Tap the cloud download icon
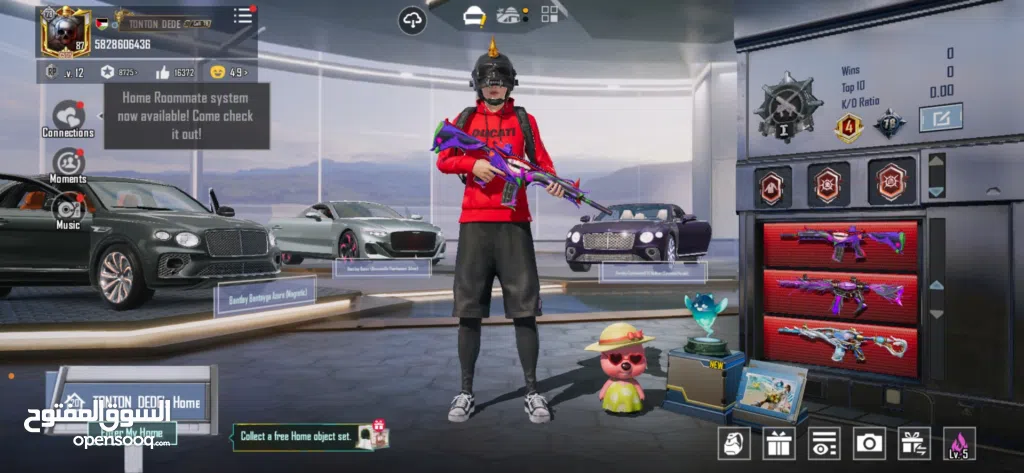The image size is (1024, 473). 411,20
